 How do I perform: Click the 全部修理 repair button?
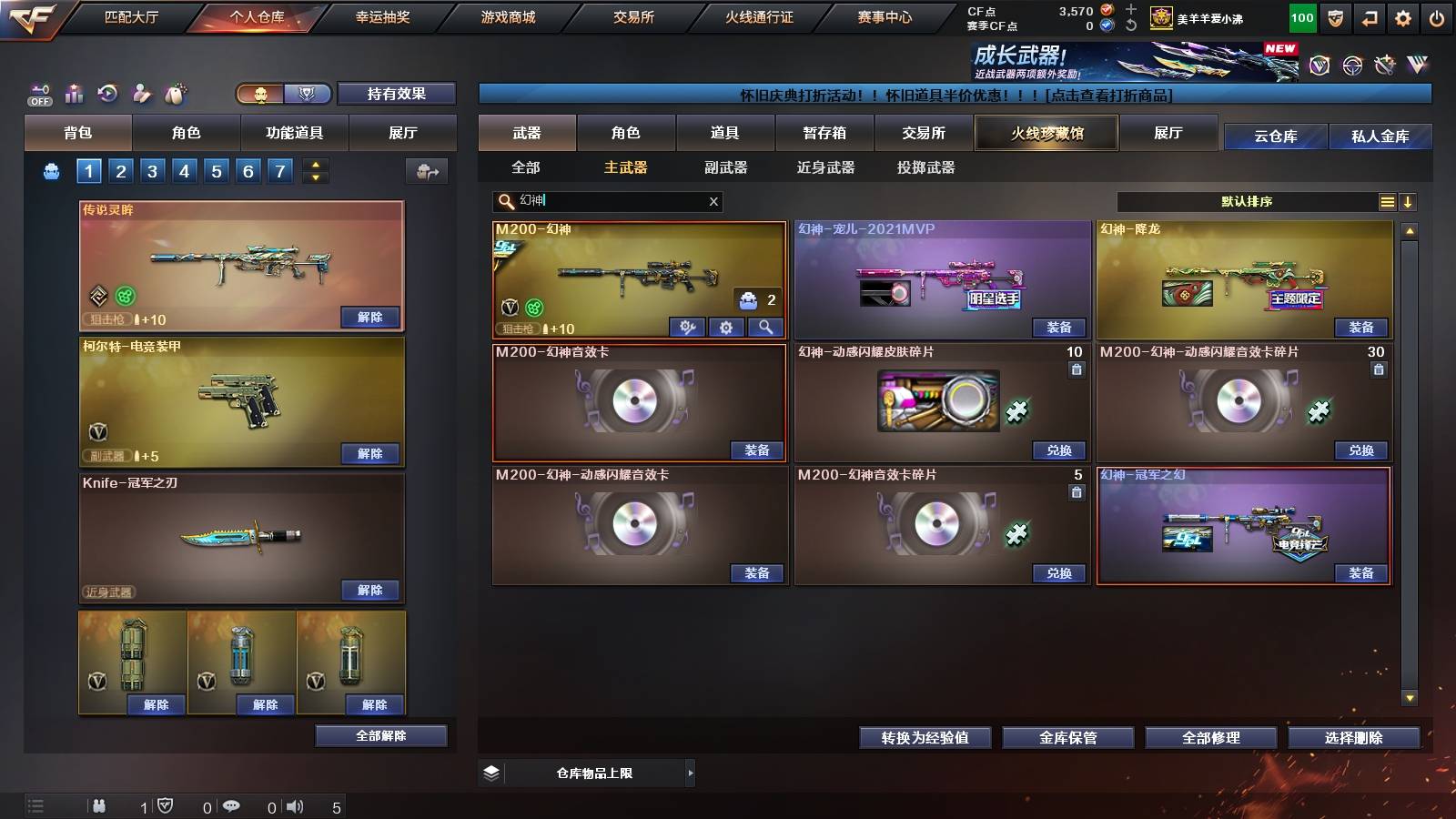tap(1214, 738)
